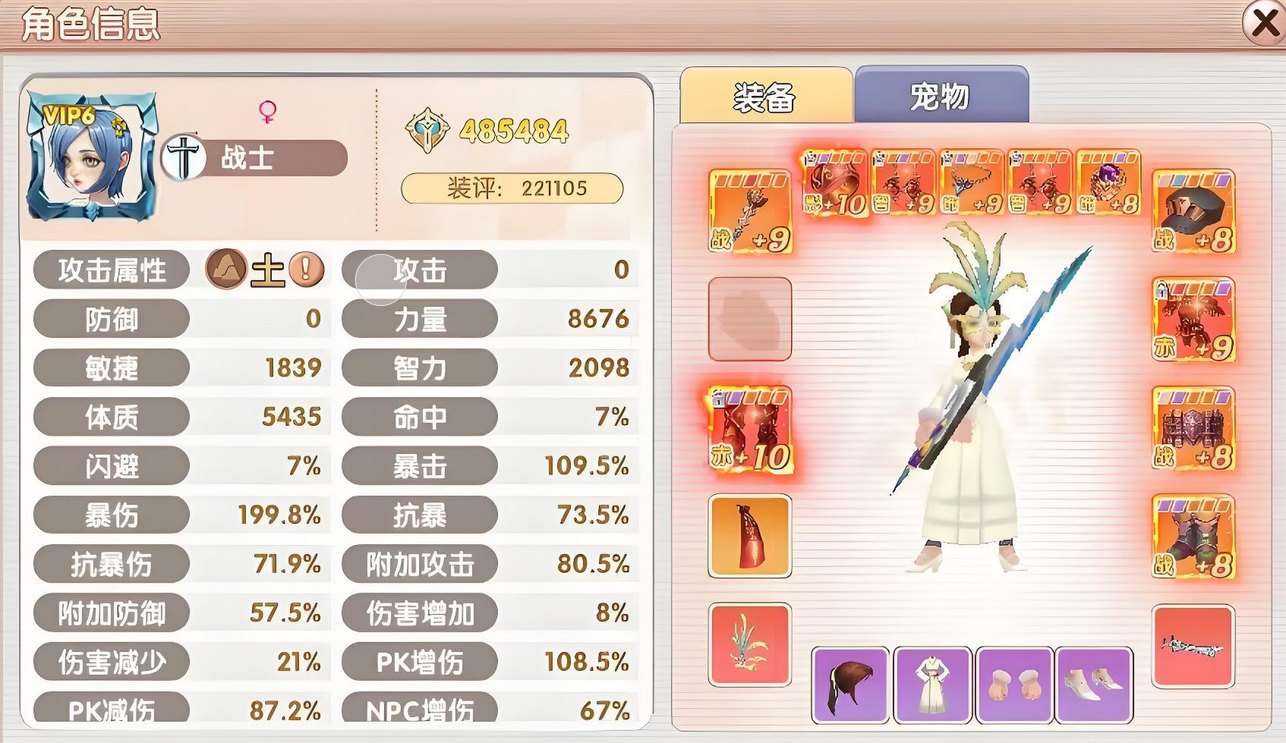The width and height of the screenshot is (1286, 743).
Task: Click the warrior sword class badge
Action: (185, 157)
